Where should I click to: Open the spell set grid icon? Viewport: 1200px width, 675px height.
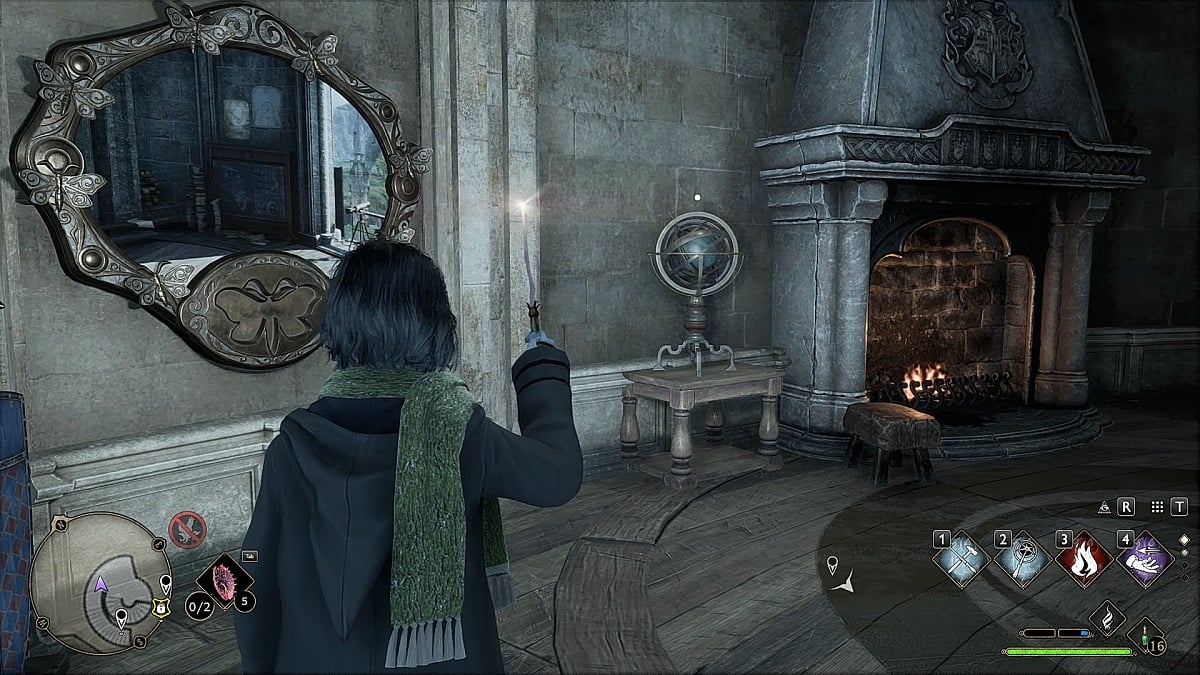(x=1157, y=507)
